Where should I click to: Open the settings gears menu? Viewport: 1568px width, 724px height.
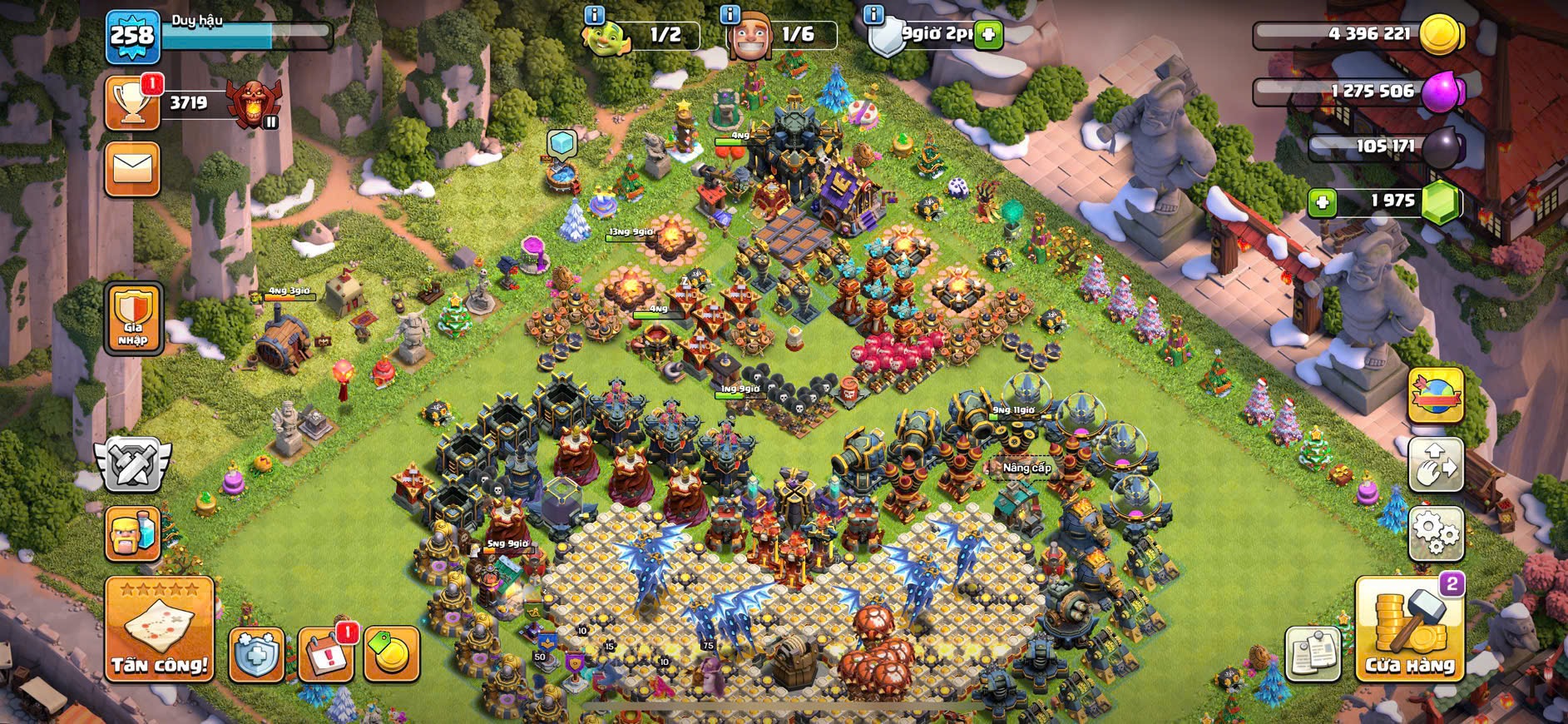tap(1436, 532)
